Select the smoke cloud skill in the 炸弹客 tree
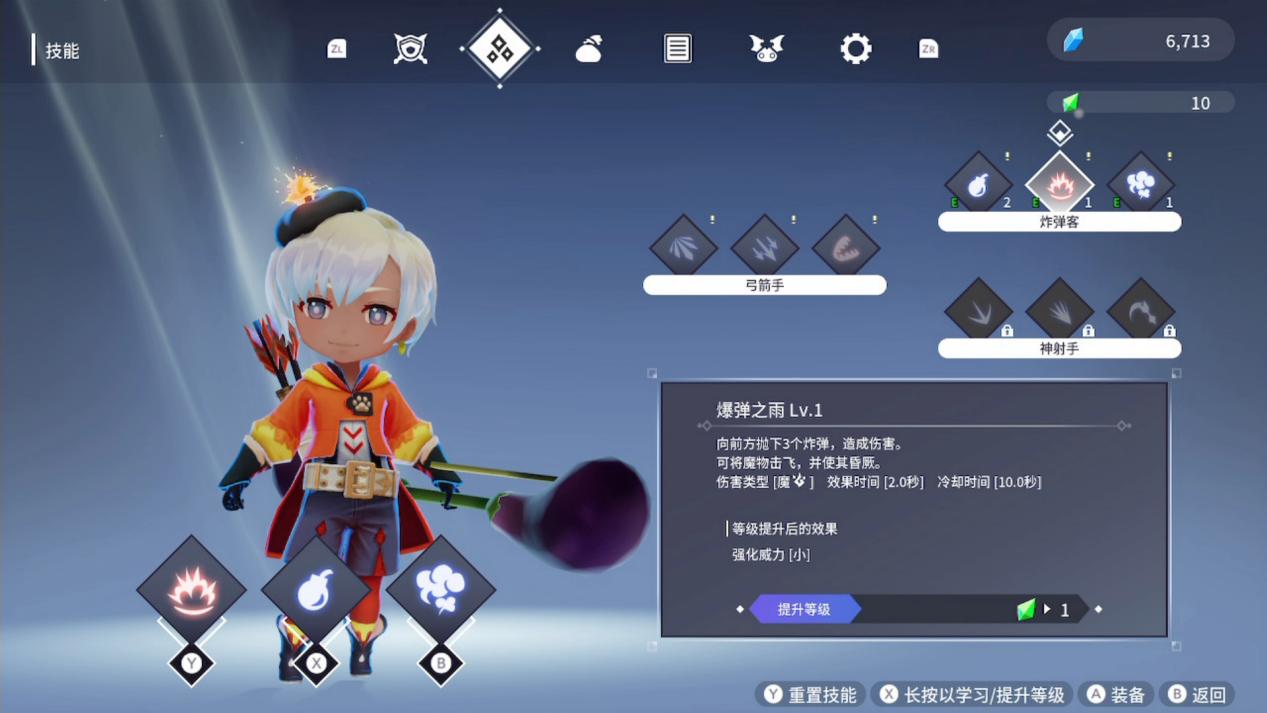Viewport: 1267px width, 713px height. 1140,184
